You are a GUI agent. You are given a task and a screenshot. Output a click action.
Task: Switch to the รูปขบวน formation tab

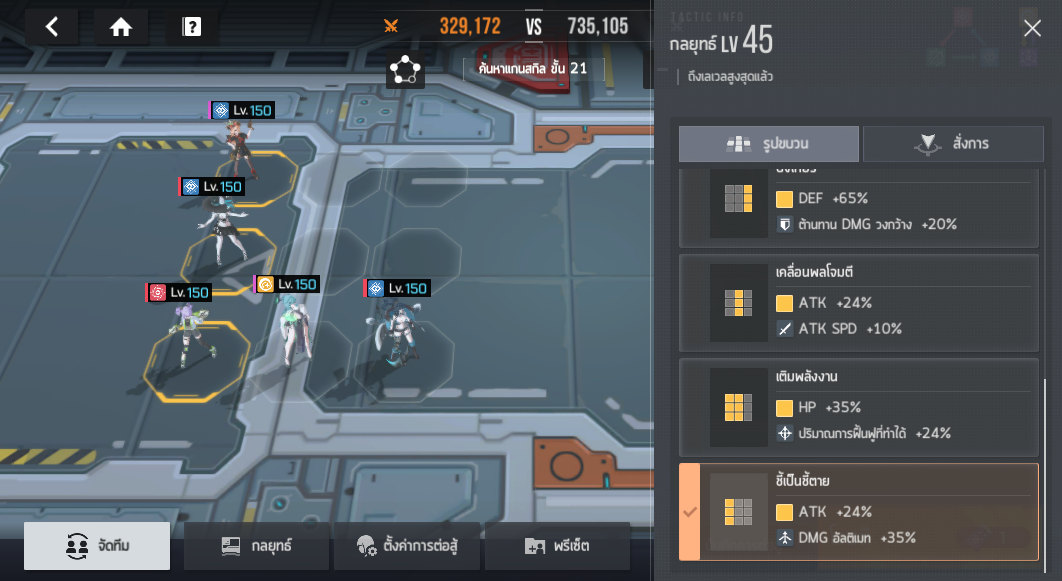768,144
